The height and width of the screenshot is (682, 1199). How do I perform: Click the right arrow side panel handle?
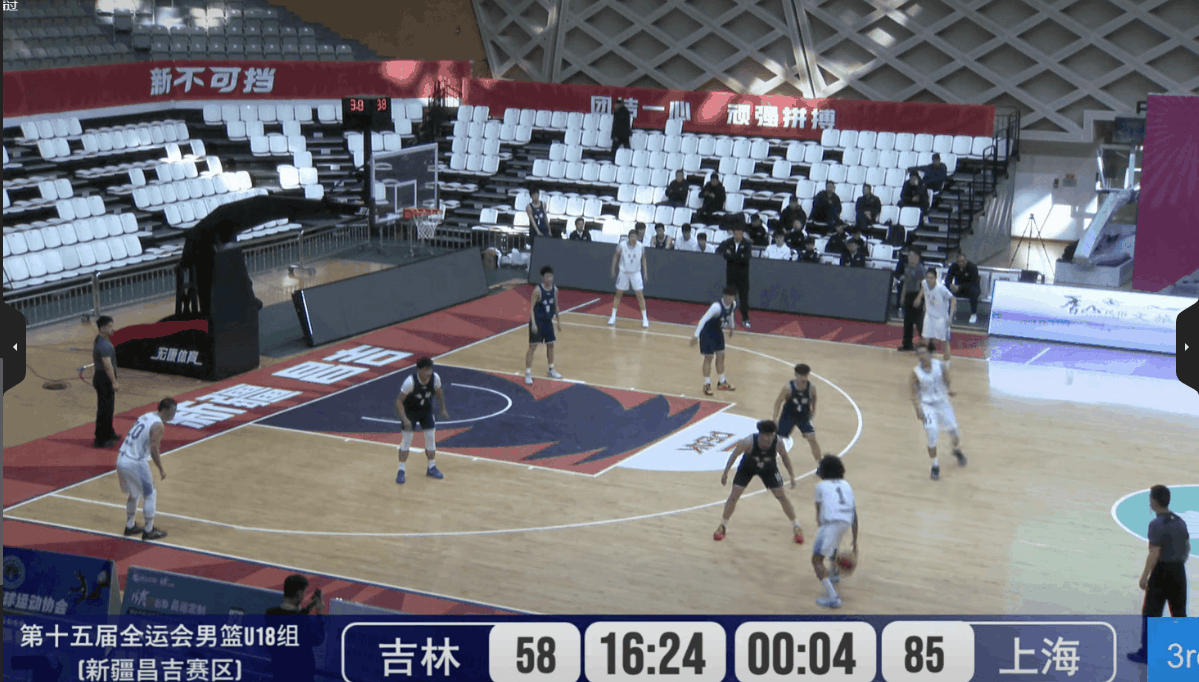[1187, 347]
